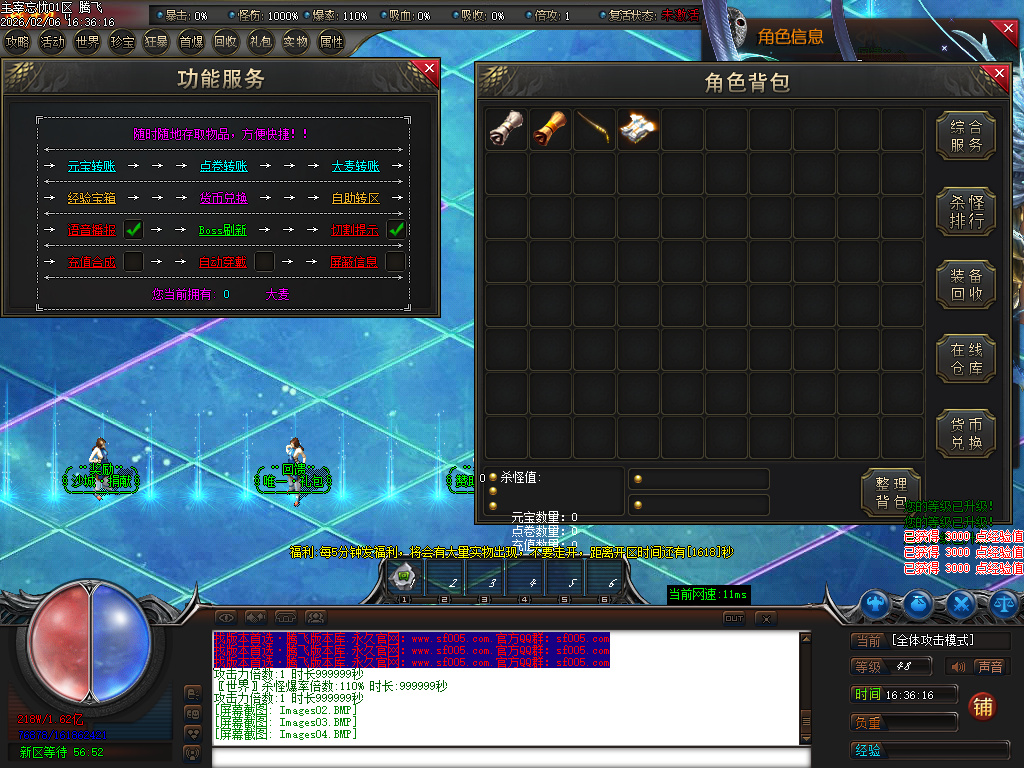
Task: Open the 属性 top menu button
Action: click(x=330, y=42)
